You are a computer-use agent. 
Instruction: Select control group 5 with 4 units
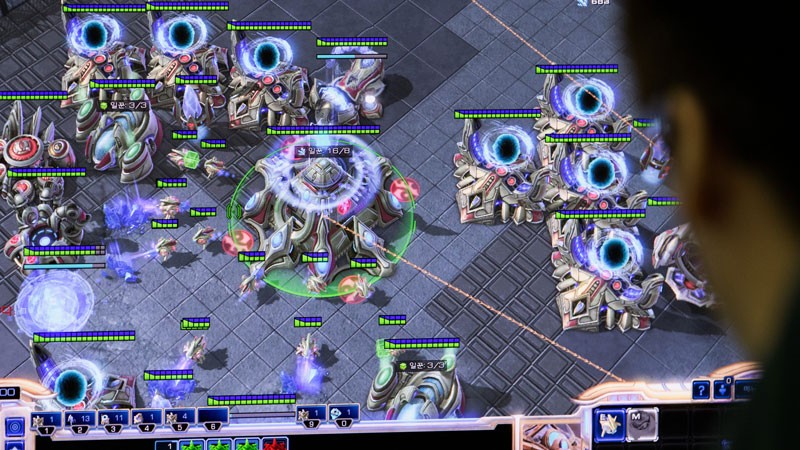[x=180, y=420]
